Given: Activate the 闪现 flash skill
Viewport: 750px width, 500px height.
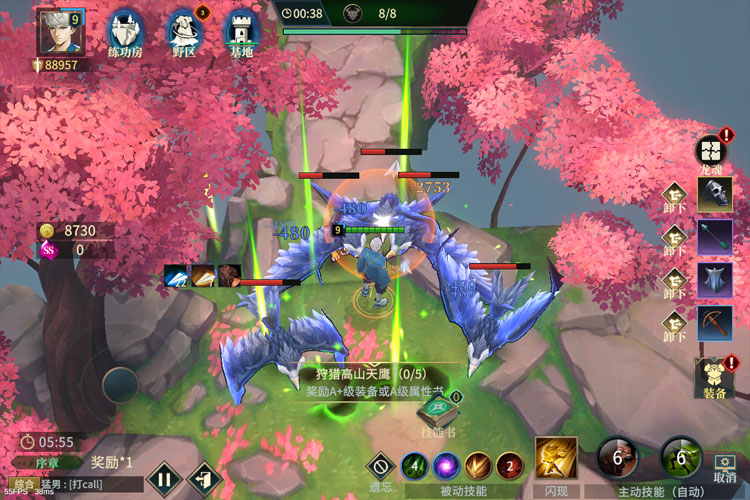Looking at the screenshot, I should pyautogui.click(x=556, y=458).
